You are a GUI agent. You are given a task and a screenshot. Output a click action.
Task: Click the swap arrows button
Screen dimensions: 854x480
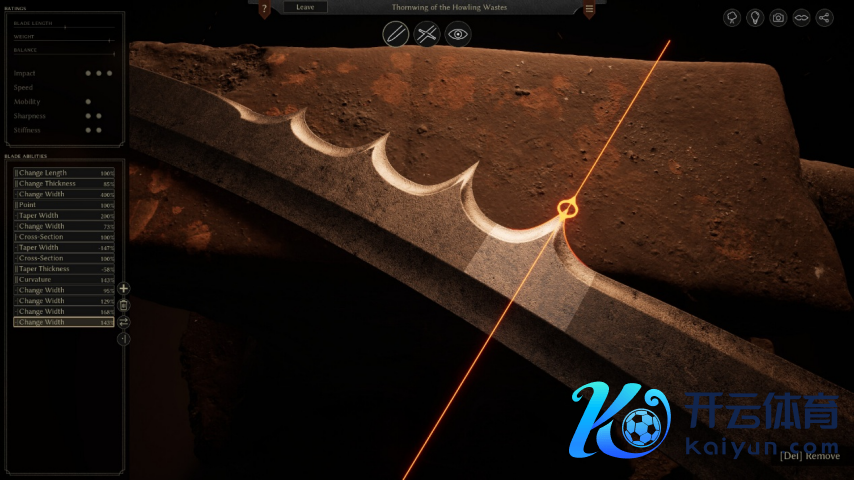pos(124,322)
